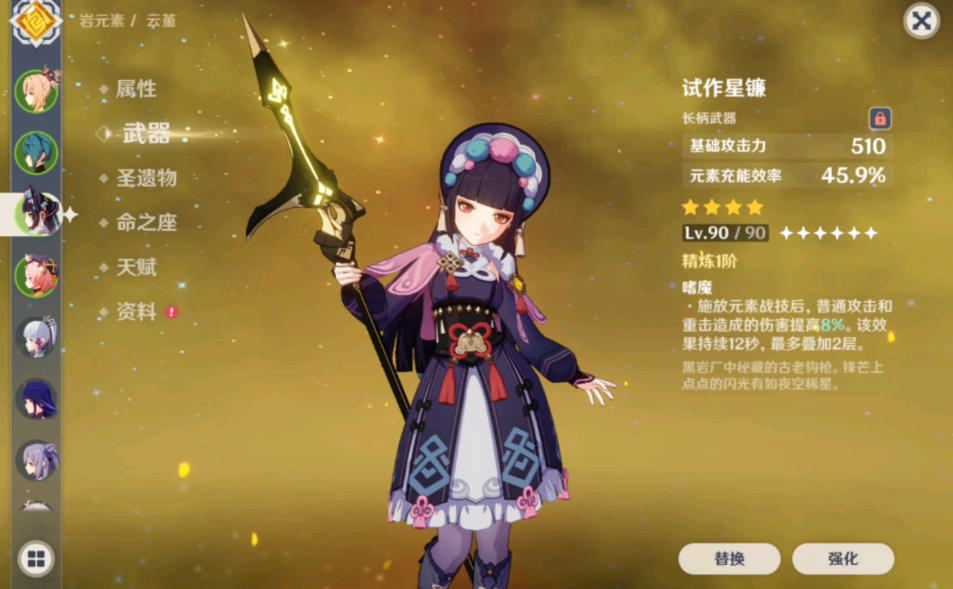Viewport: 953px width, 589px height.
Task: Select the blonde character portrait with orange hairpiece
Action: tap(35, 91)
